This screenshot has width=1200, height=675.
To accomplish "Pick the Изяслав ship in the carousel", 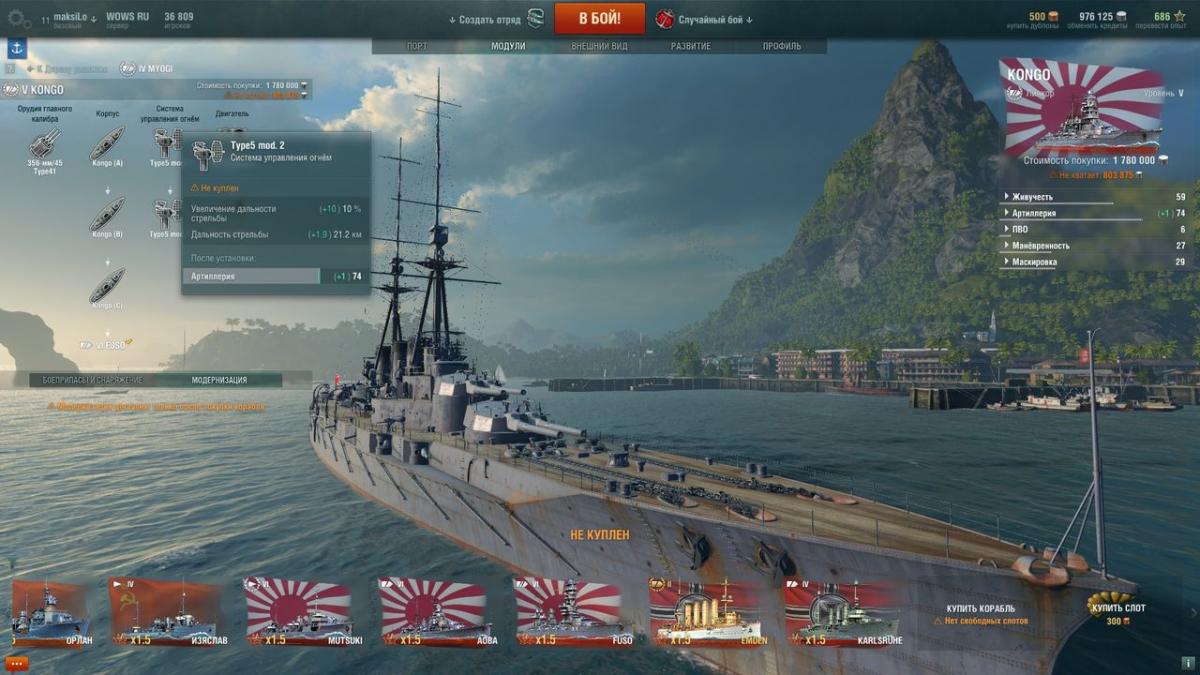I will [x=165, y=612].
